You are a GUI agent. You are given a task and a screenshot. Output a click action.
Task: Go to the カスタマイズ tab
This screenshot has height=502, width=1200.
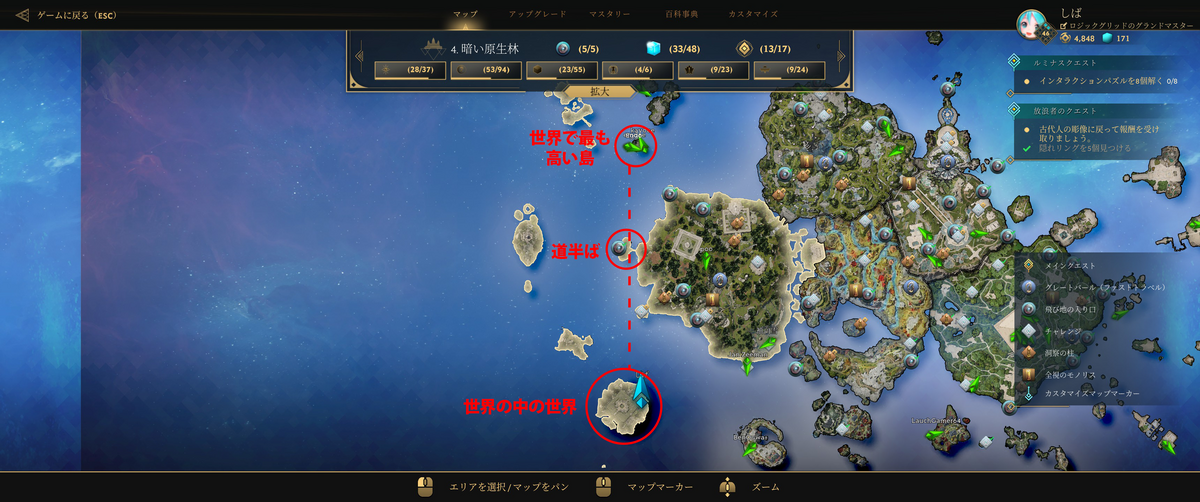point(753,14)
